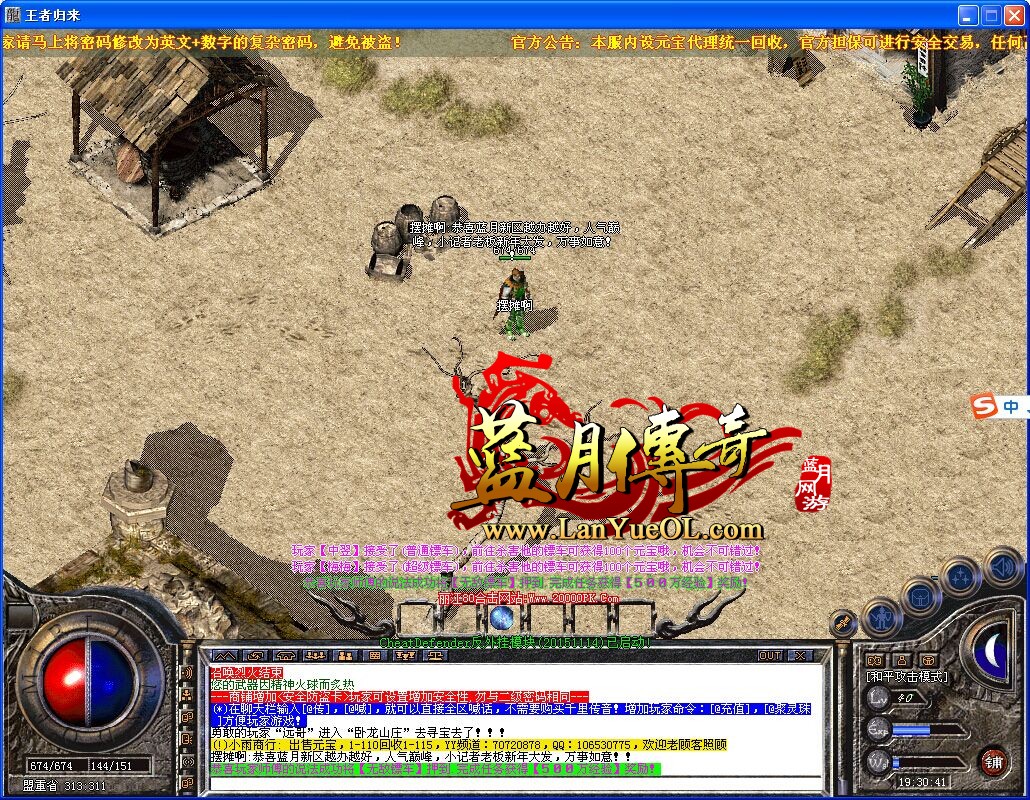Click the small orange chest icon
The width and height of the screenshot is (1030, 800).
click(x=927, y=660)
